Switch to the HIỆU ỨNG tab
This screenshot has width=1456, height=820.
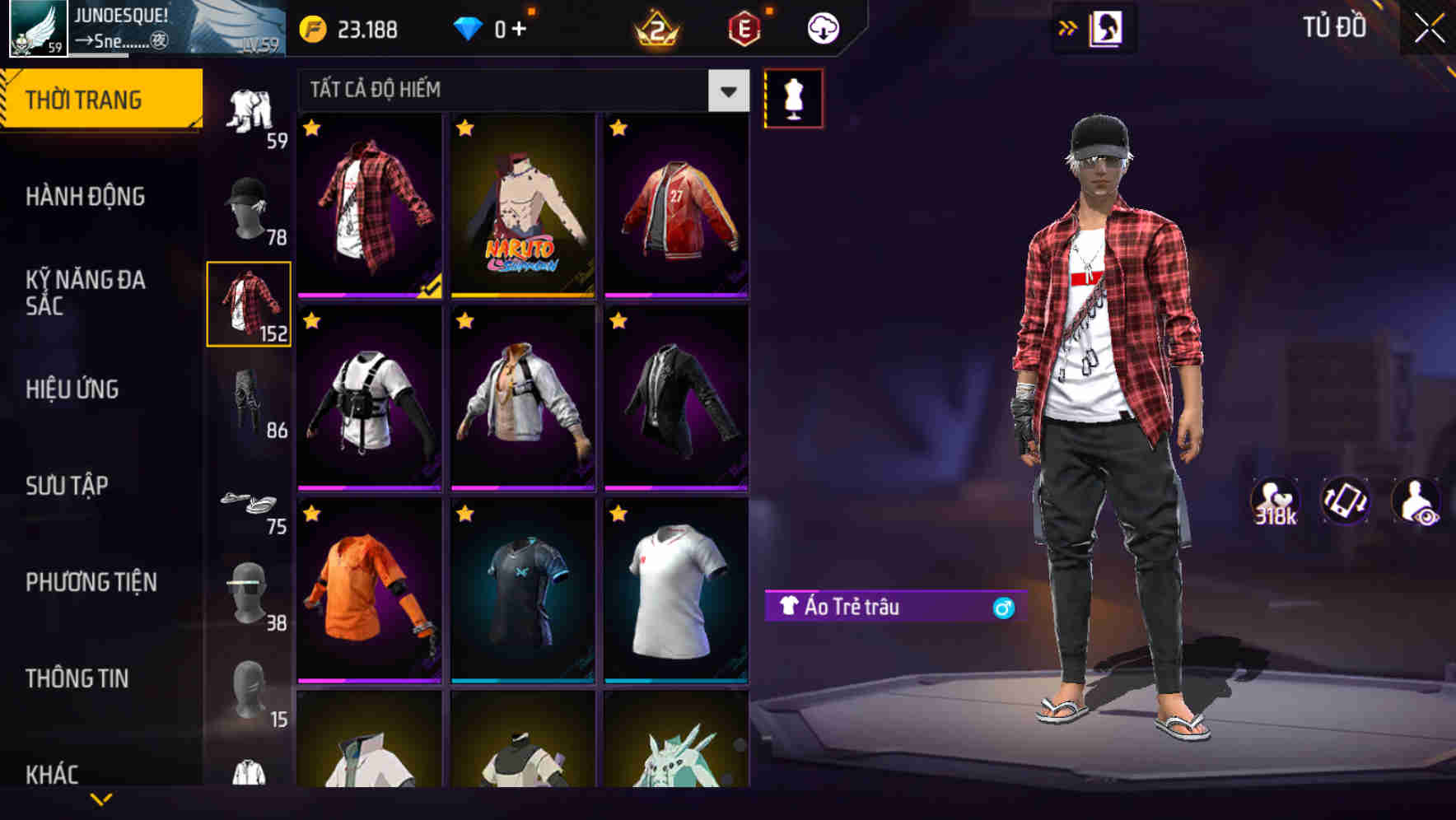74,389
